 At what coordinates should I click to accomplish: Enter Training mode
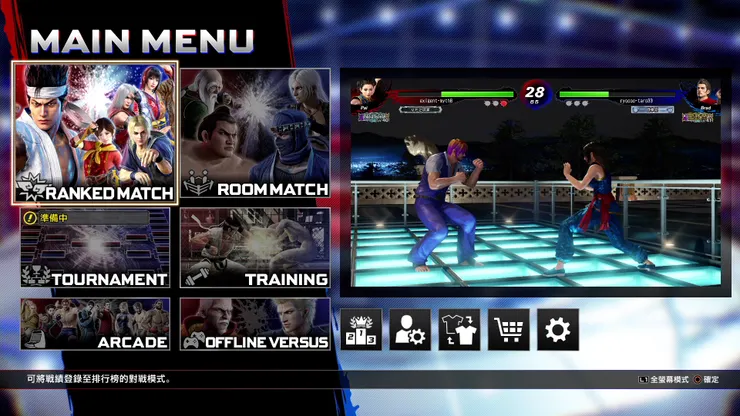255,248
